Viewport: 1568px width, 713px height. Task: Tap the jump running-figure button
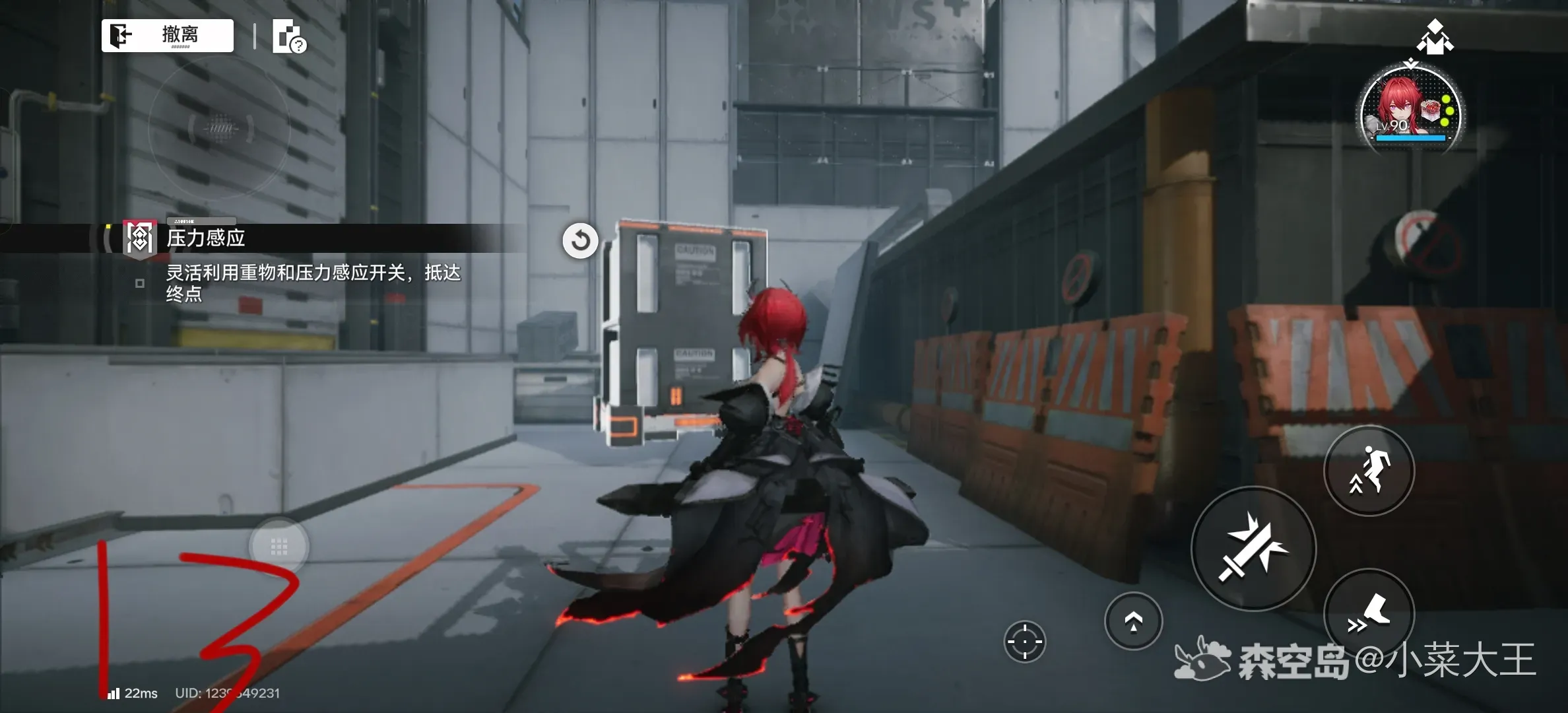(x=1369, y=471)
